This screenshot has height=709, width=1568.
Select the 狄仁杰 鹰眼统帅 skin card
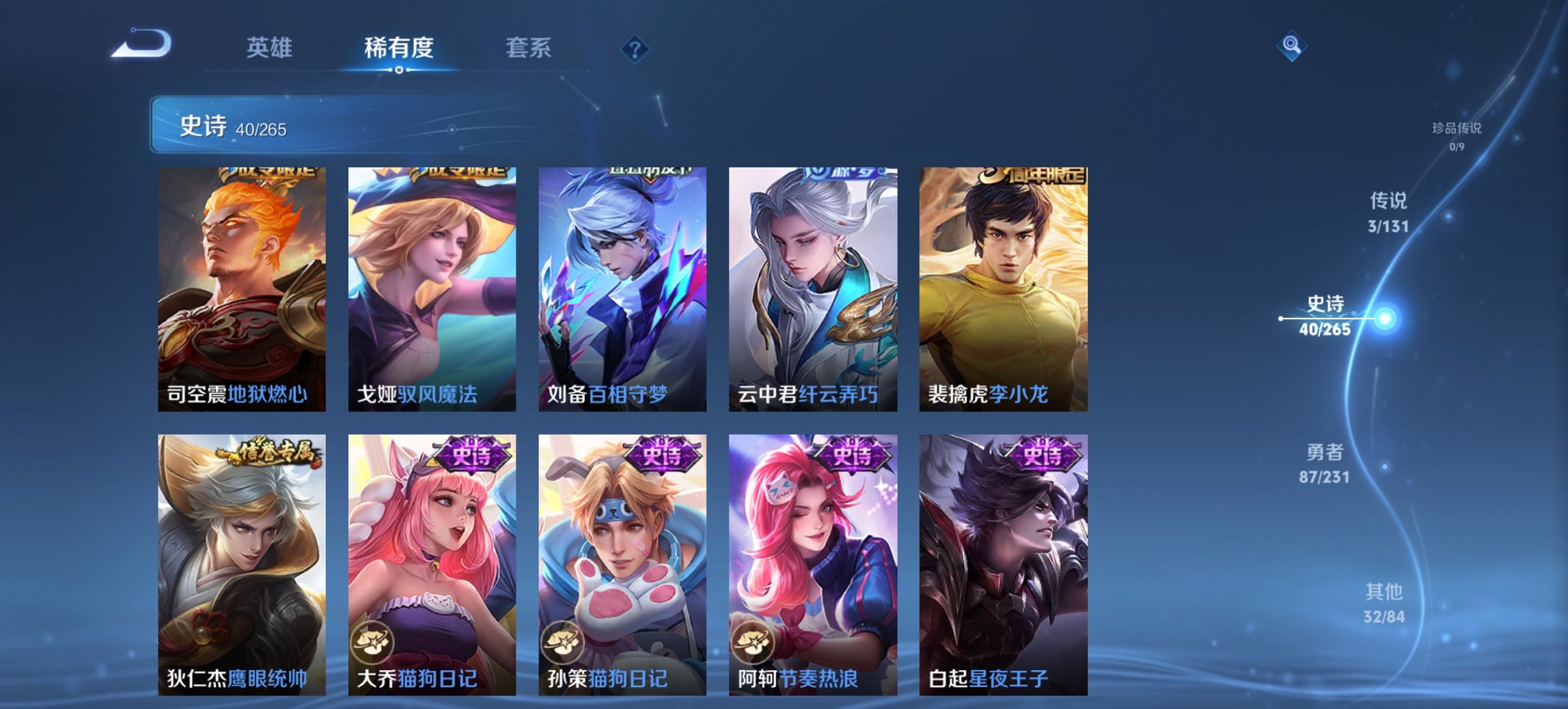[239, 554]
